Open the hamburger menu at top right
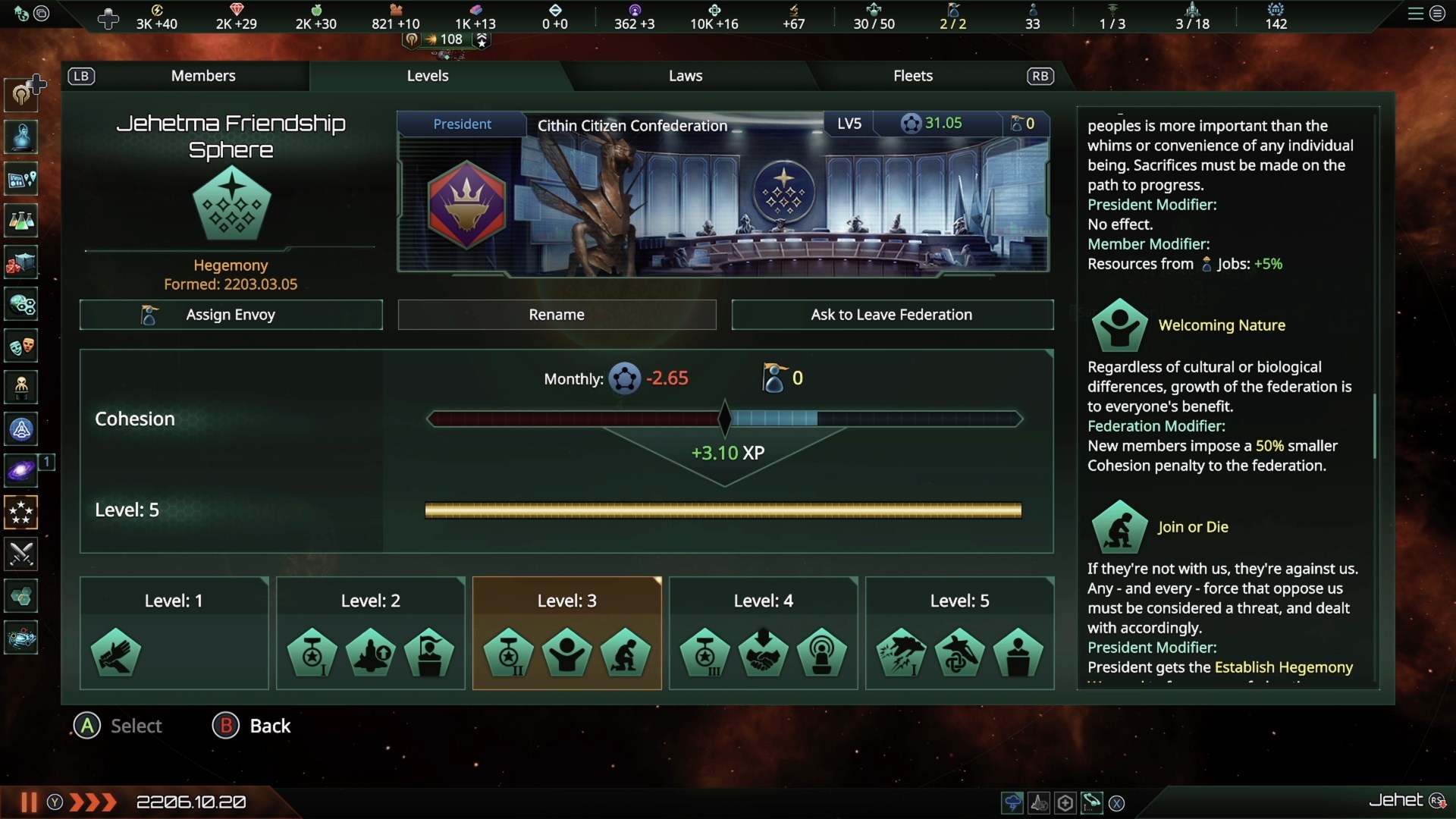This screenshot has width=1456, height=819. [1416, 14]
